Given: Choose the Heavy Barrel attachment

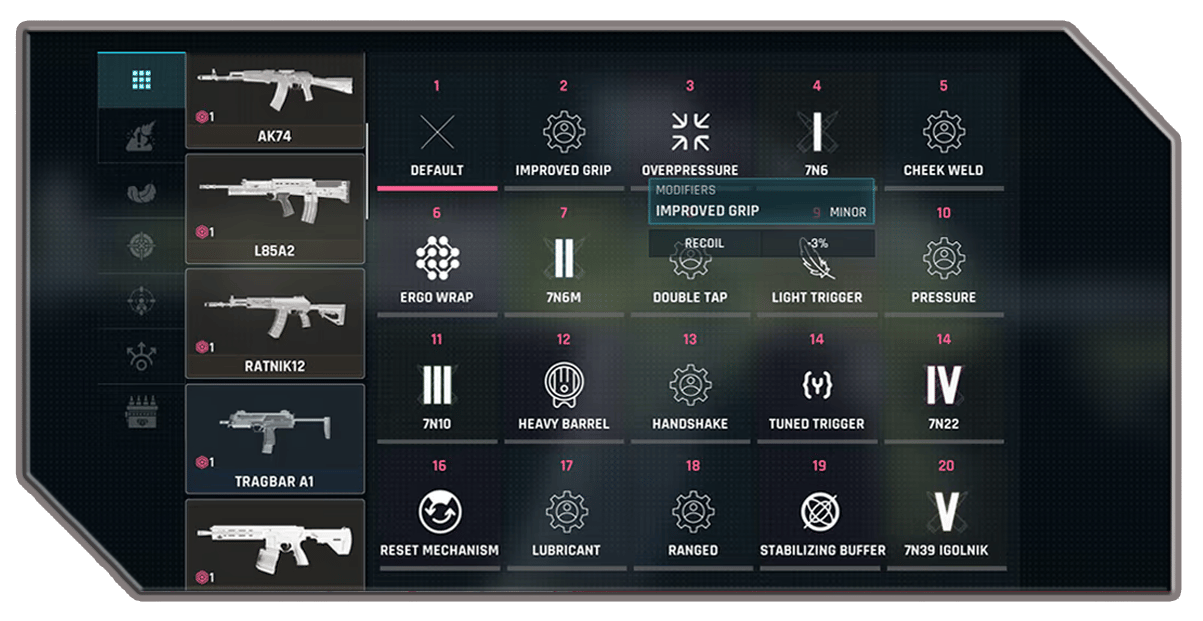Looking at the screenshot, I should pos(563,386).
